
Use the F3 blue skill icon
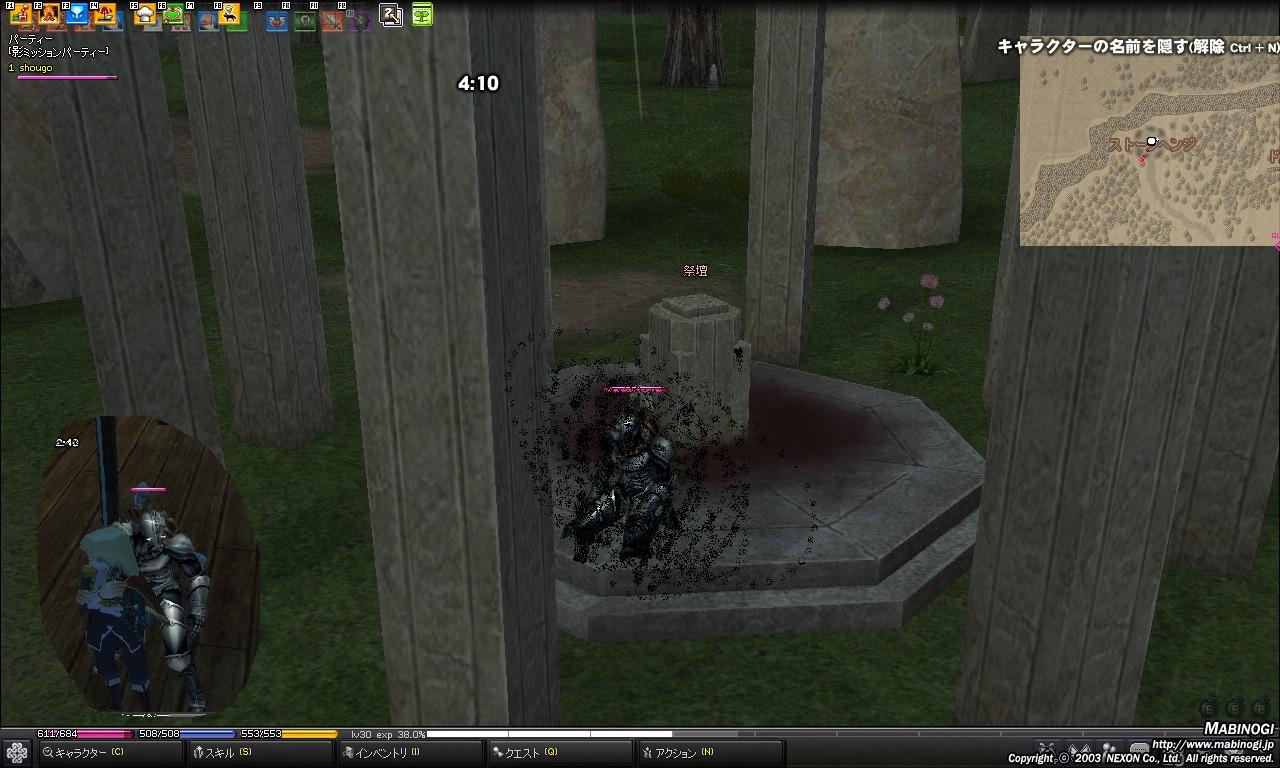coord(77,14)
